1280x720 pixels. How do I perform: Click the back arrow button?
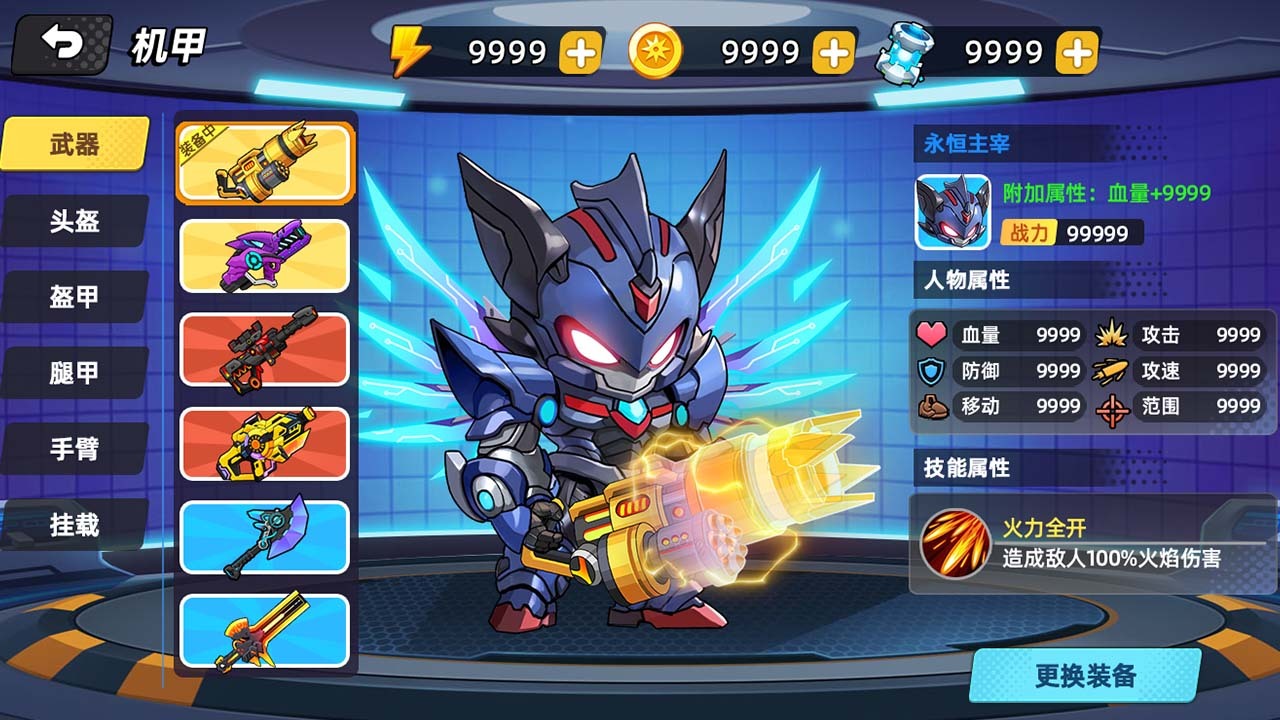click(60, 42)
